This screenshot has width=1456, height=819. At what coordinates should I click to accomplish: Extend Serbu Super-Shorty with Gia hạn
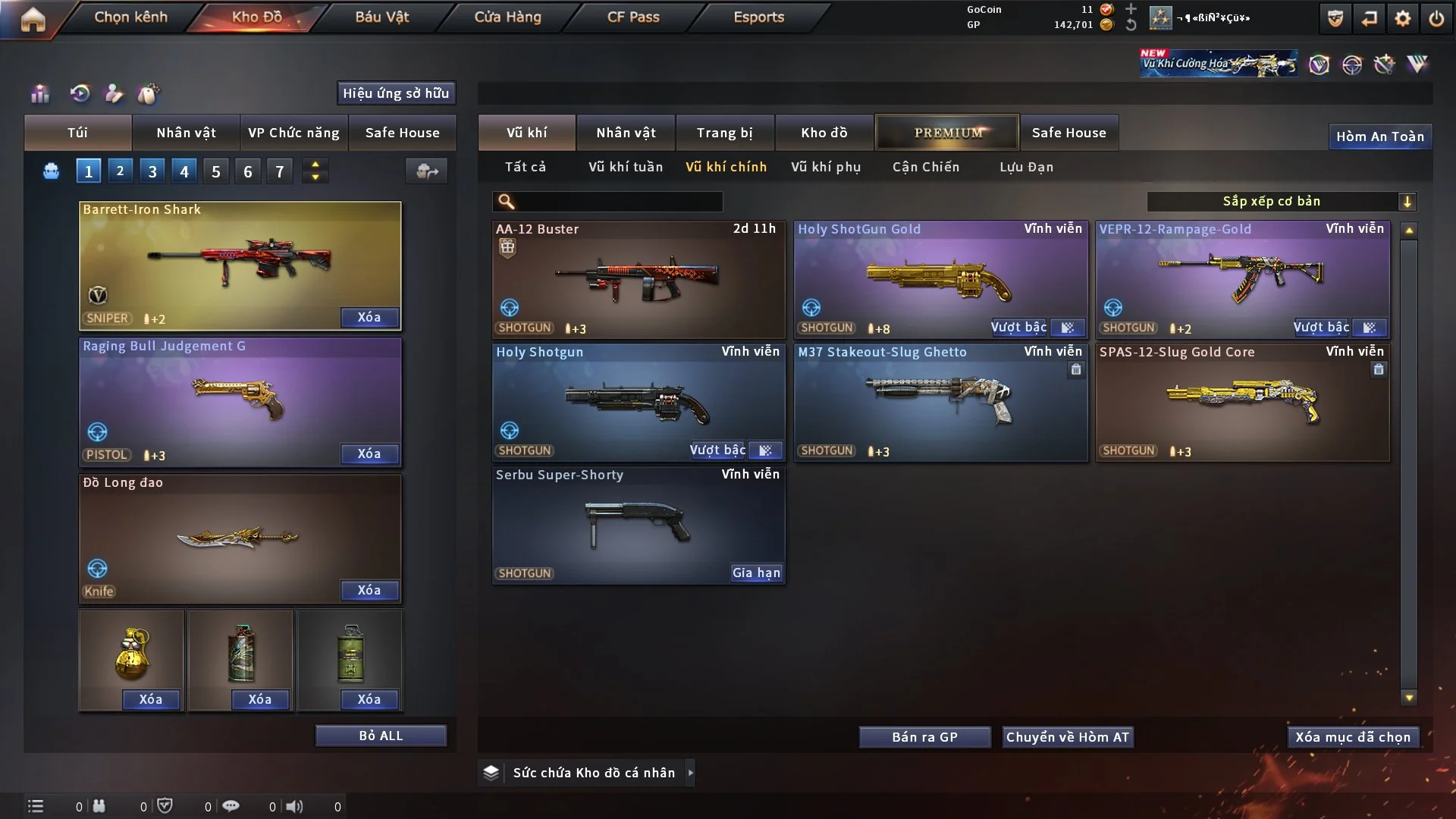[x=755, y=573]
